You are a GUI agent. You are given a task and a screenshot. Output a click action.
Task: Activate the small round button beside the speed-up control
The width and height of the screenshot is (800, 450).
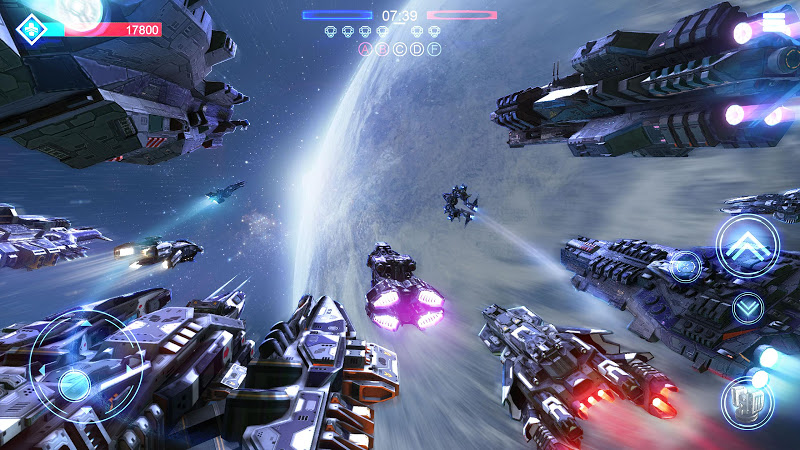[x=685, y=266]
